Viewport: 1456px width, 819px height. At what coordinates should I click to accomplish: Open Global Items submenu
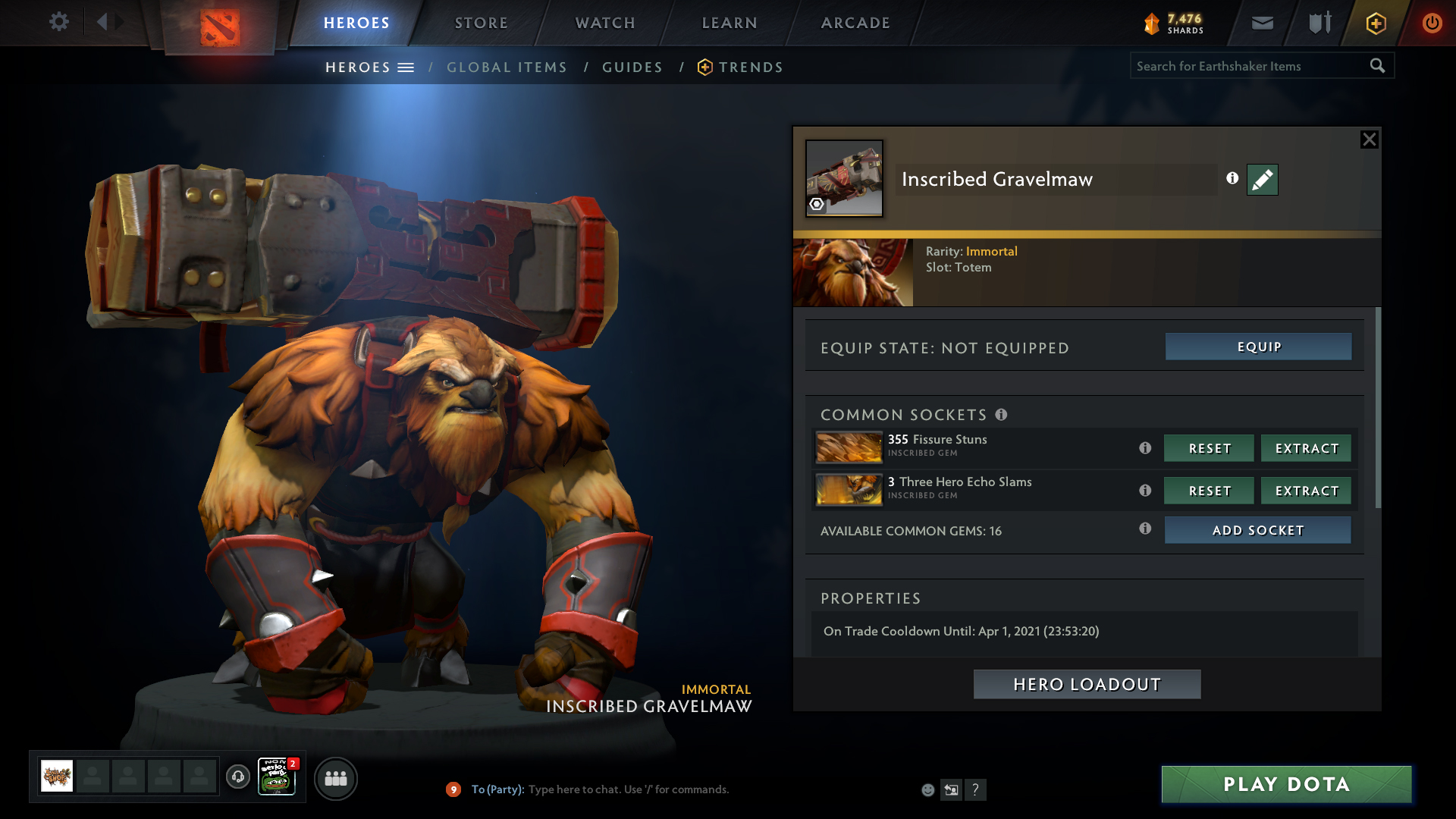pyautogui.click(x=507, y=67)
